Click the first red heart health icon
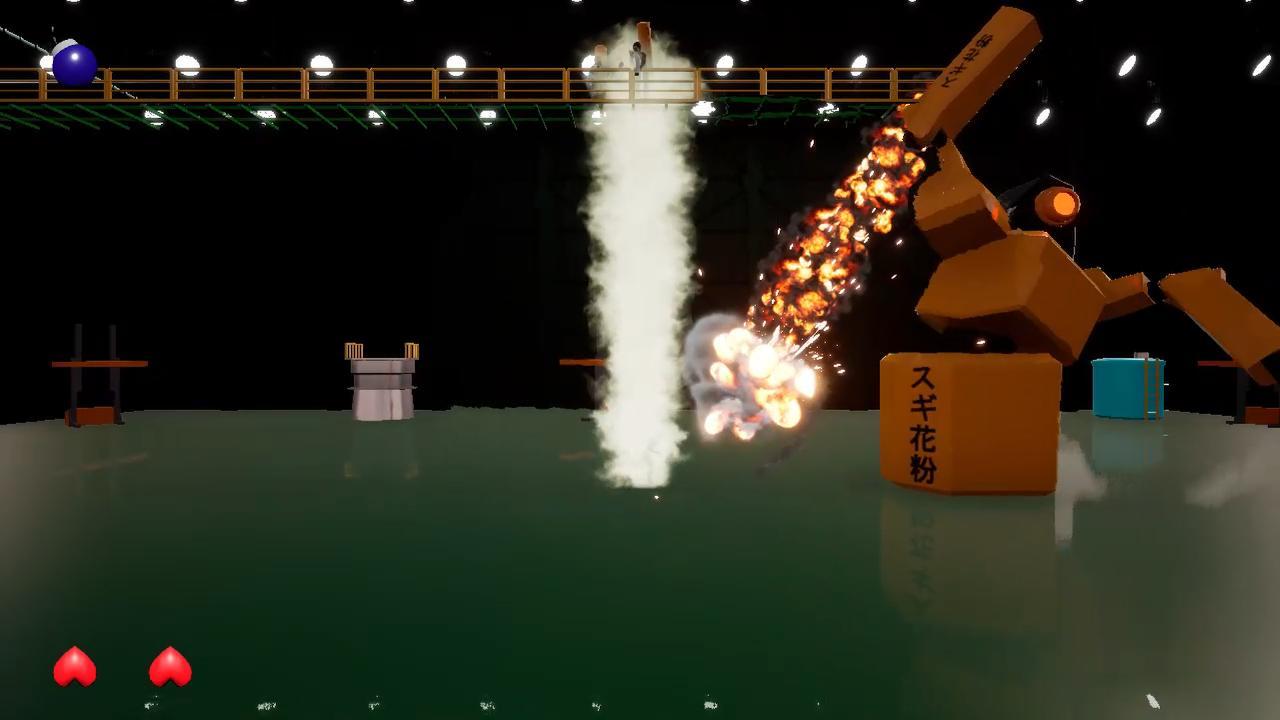Screen dimensions: 1280x720 (75, 665)
